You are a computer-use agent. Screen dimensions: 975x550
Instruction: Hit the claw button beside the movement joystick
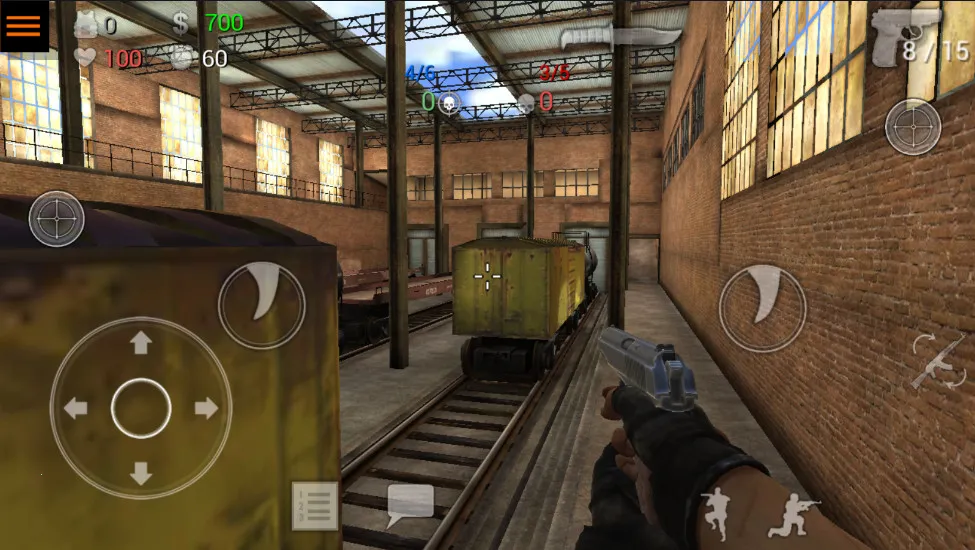point(261,306)
